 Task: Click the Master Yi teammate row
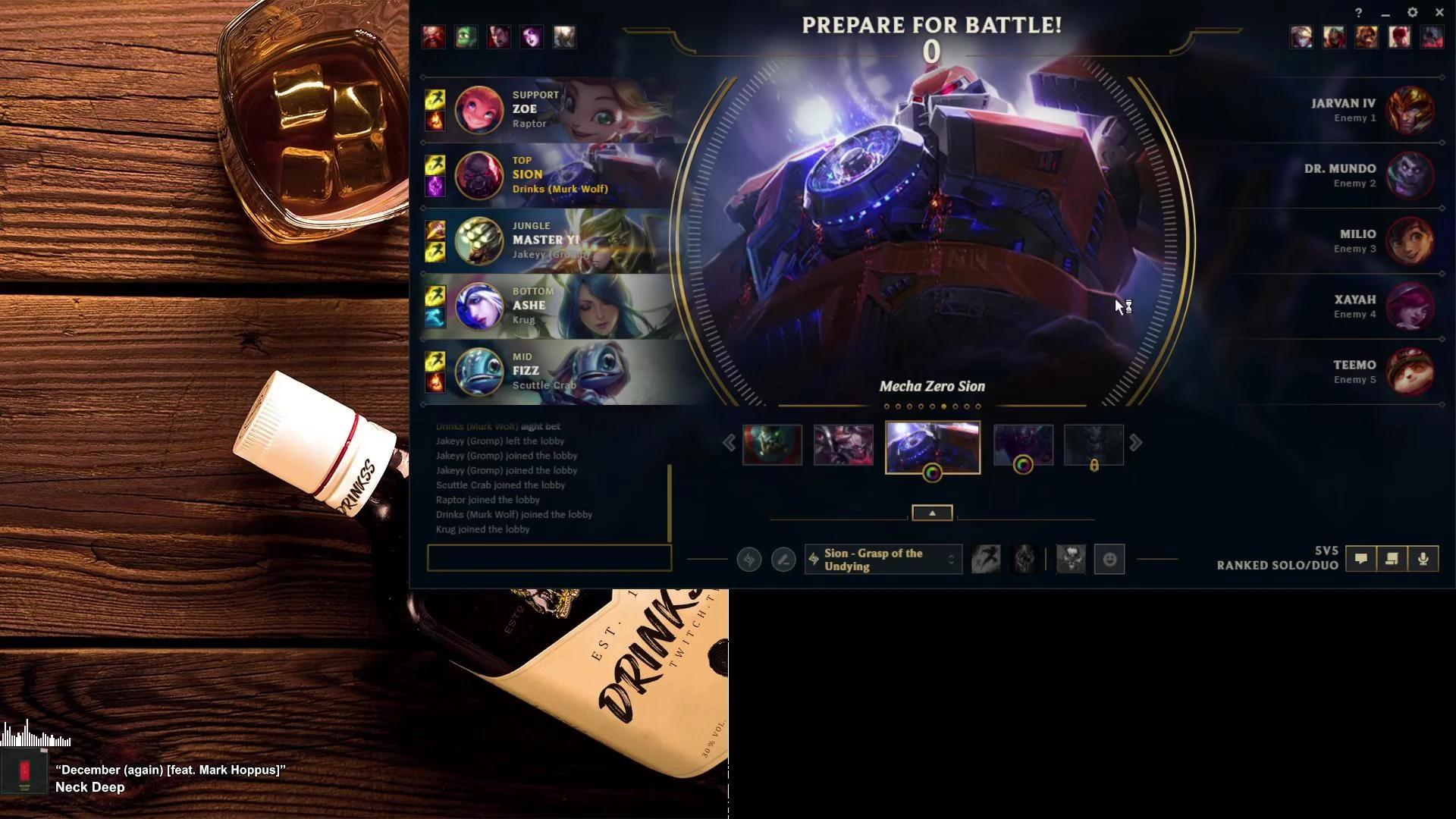[546, 241]
